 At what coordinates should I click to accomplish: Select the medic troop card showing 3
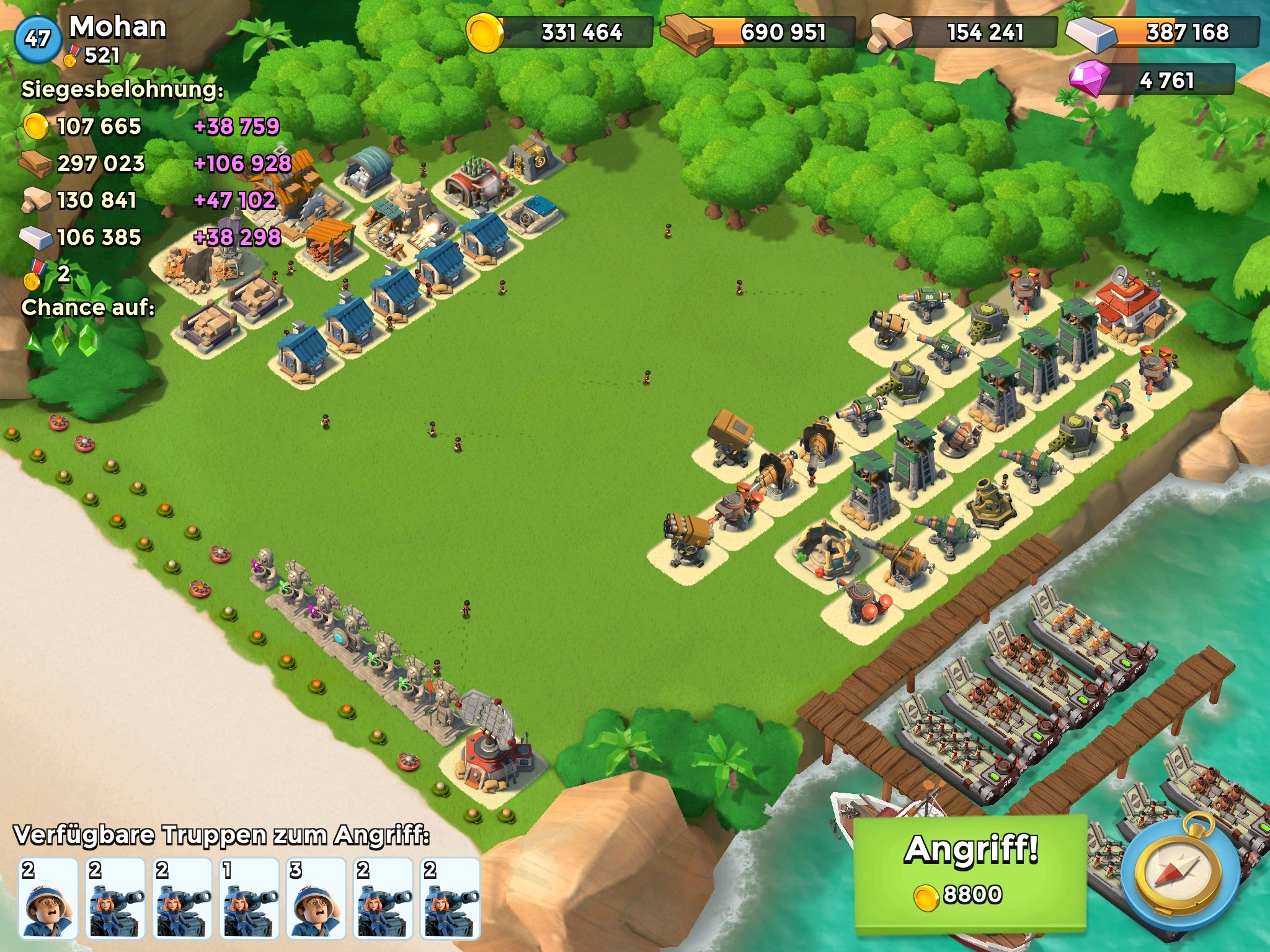click(x=316, y=897)
